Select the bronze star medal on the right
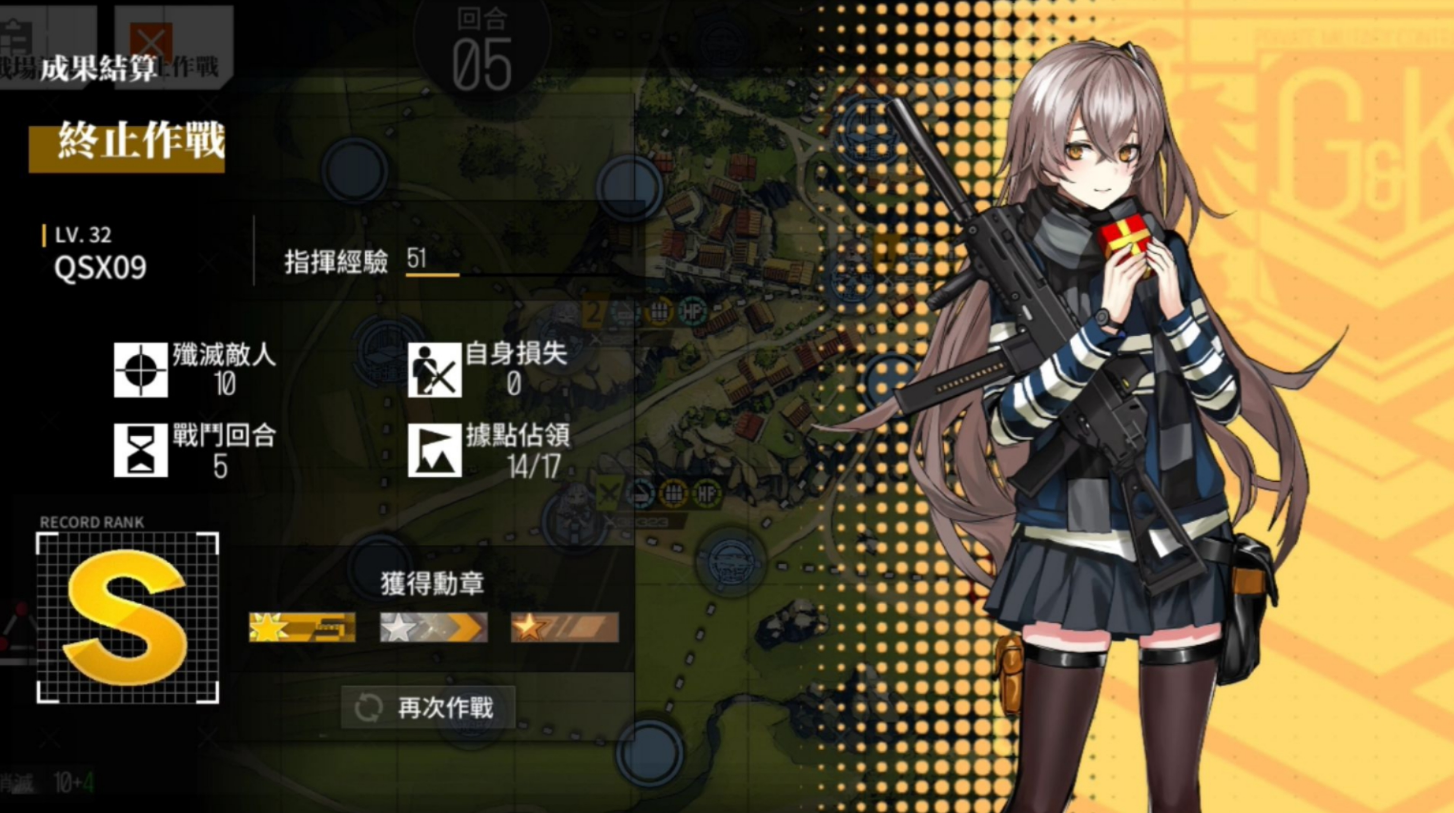The image size is (1454, 813). click(562, 625)
